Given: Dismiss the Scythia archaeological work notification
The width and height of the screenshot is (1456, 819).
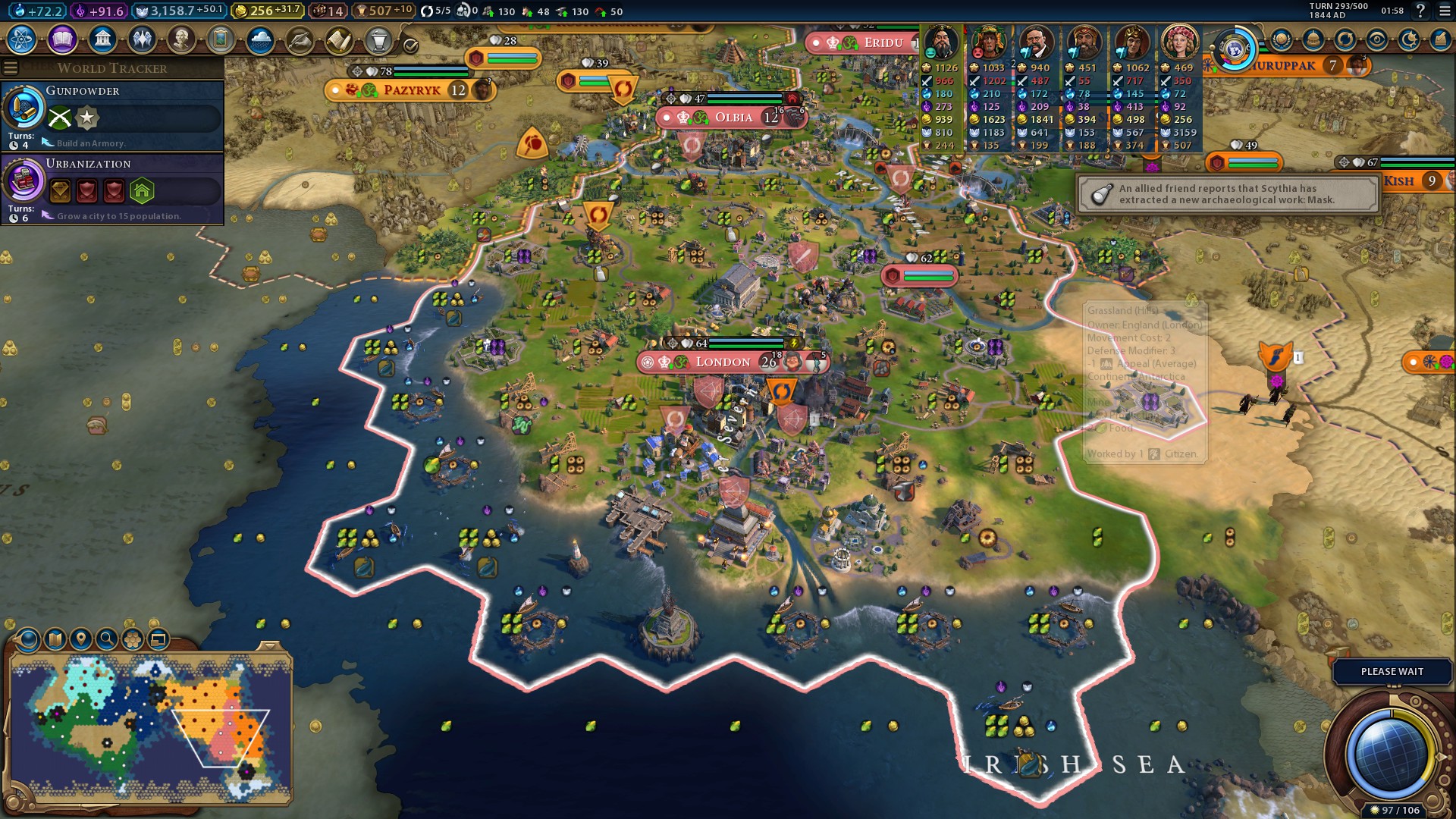Looking at the screenshot, I should [1227, 194].
